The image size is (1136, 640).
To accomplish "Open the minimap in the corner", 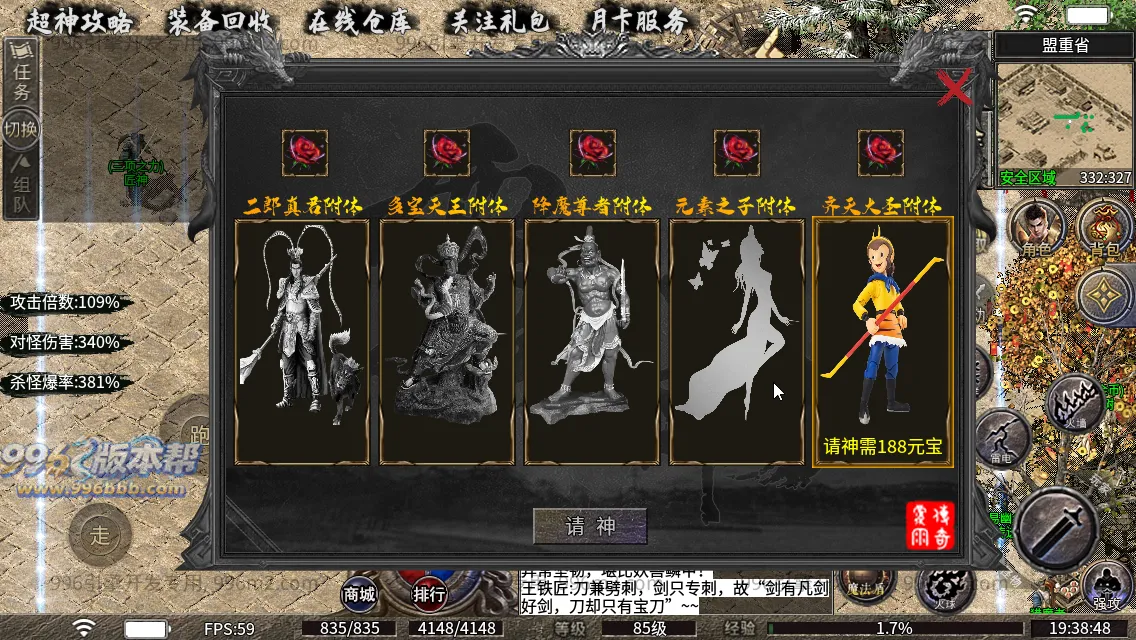I will (x=1065, y=115).
